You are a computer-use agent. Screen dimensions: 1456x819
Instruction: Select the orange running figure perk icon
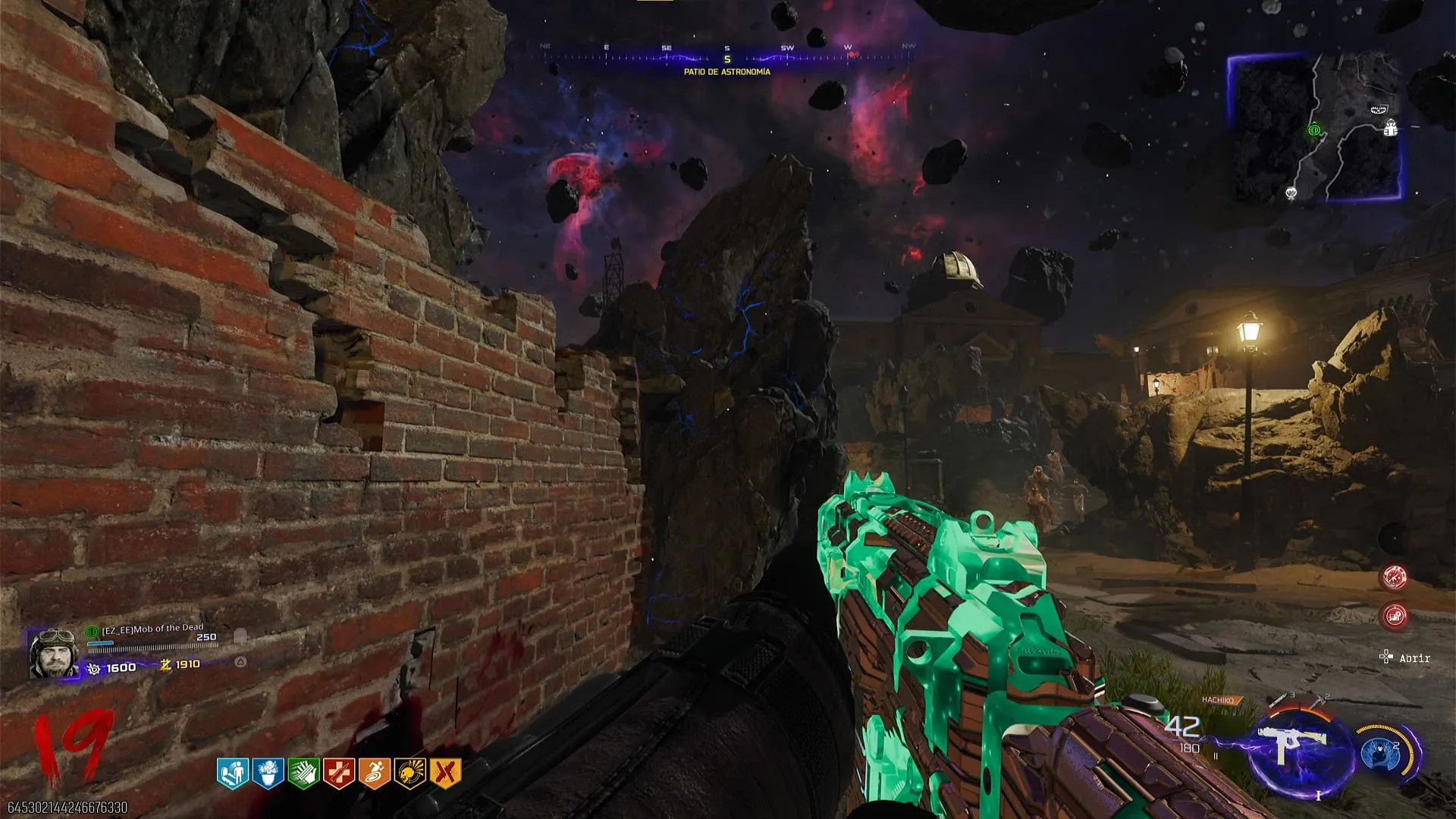(375, 773)
